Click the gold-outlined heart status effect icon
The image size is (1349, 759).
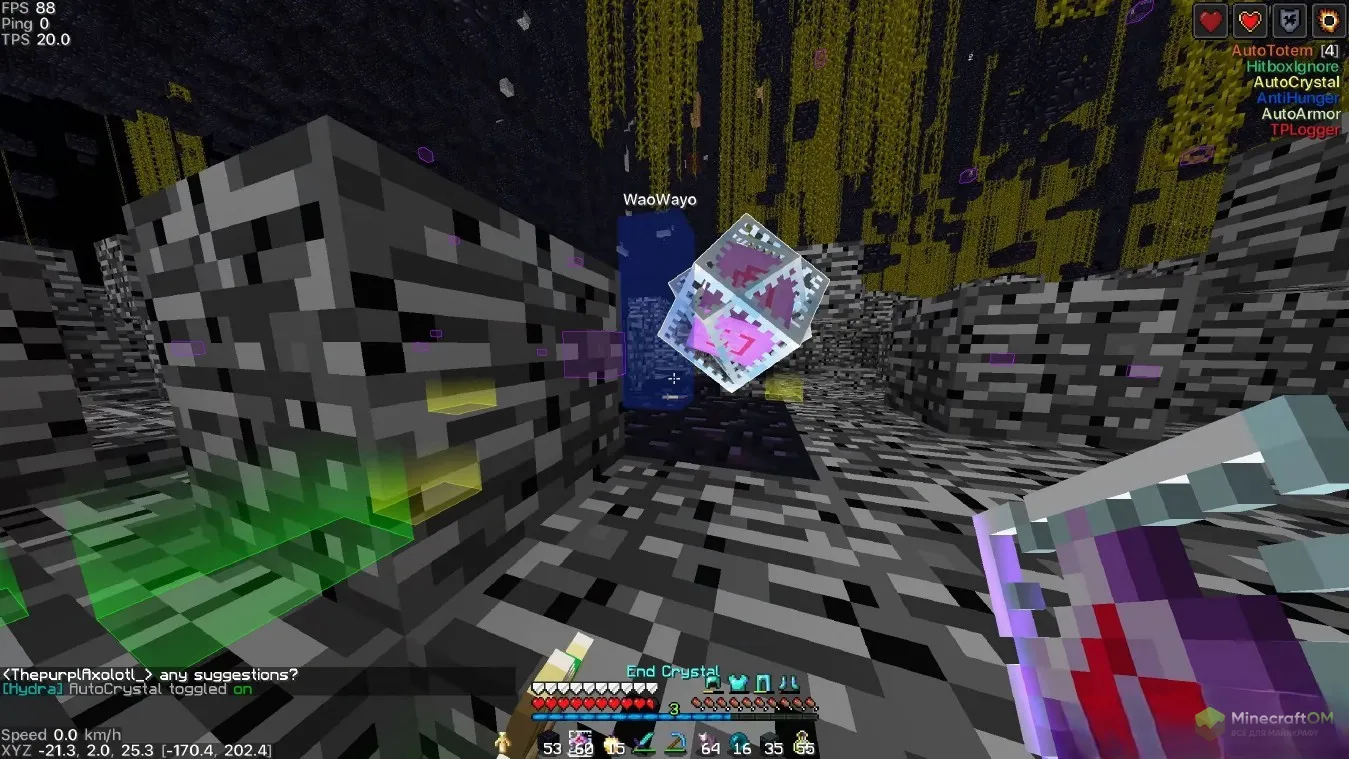click(x=1250, y=20)
